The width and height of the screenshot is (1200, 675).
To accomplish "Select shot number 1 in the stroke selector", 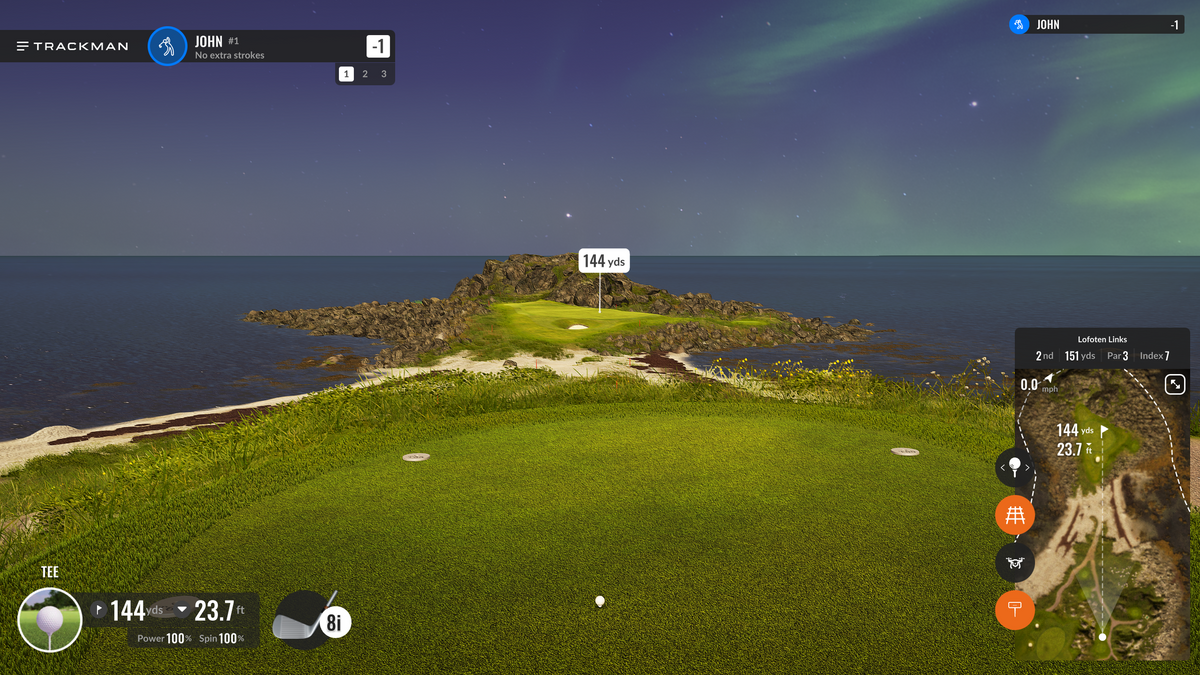I will coord(346,74).
